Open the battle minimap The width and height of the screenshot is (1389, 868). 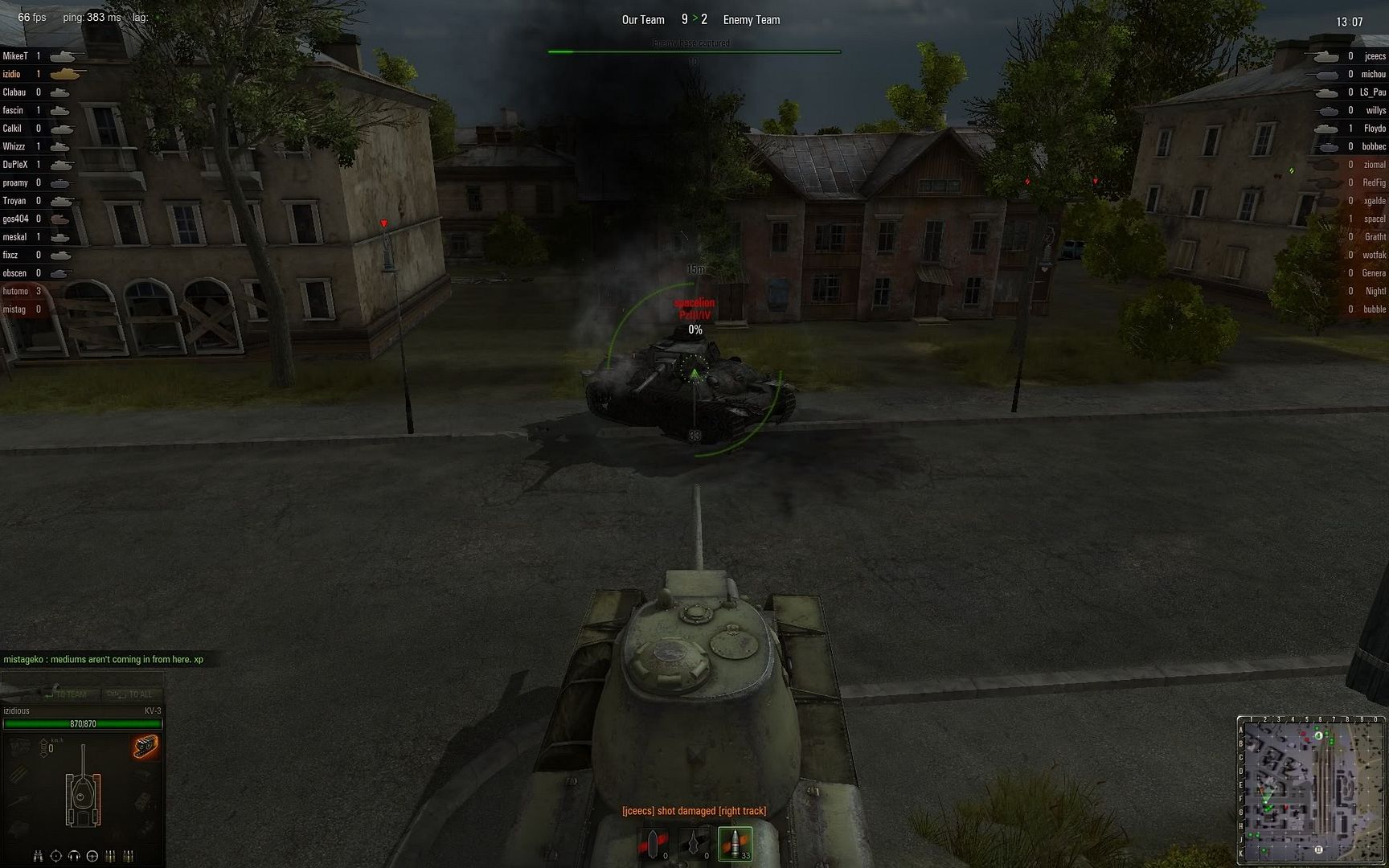coord(1312,788)
